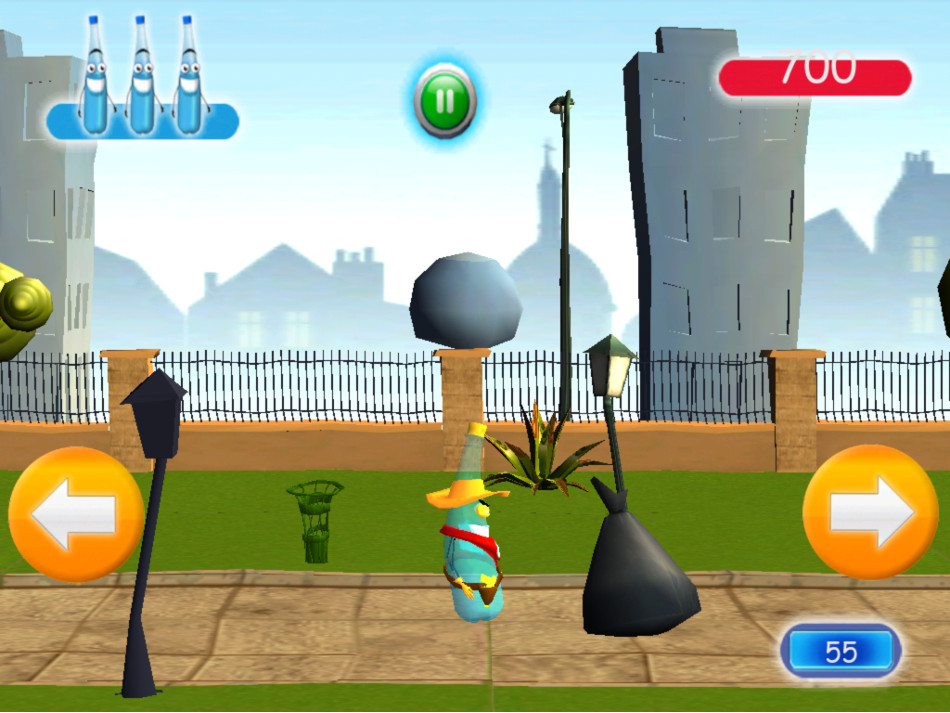Tap the orange right arrow button
This screenshot has height=713, width=950.
click(870, 512)
